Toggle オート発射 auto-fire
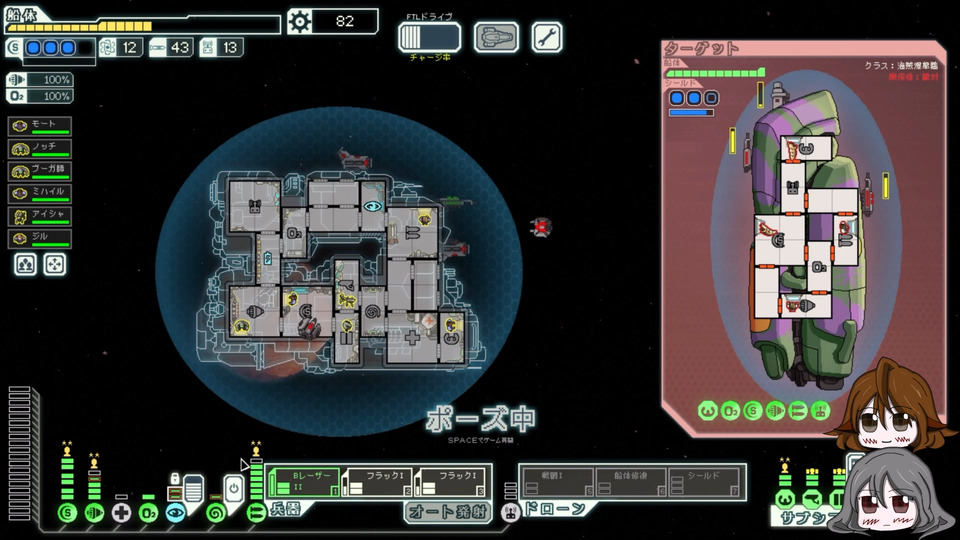The height and width of the screenshot is (540, 960). [x=449, y=512]
